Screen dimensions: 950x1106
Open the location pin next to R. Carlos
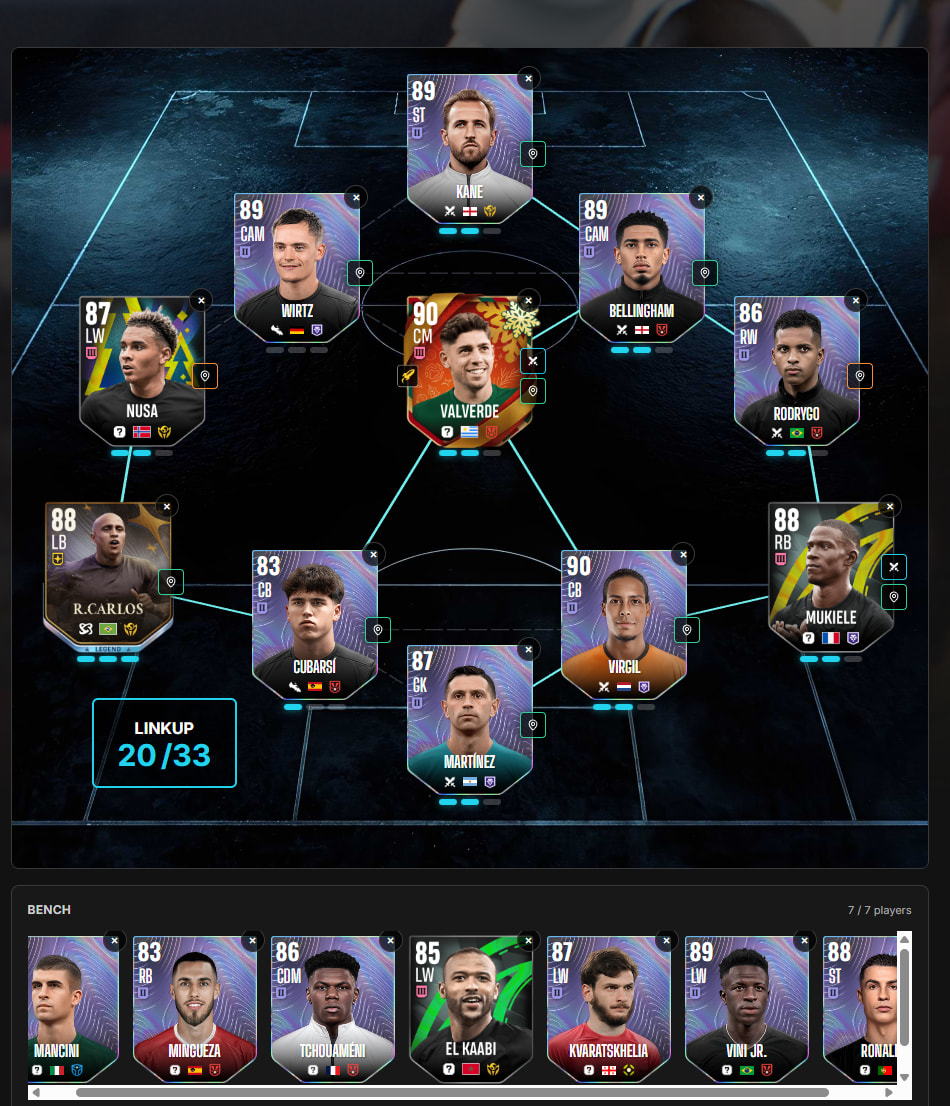coord(171,582)
